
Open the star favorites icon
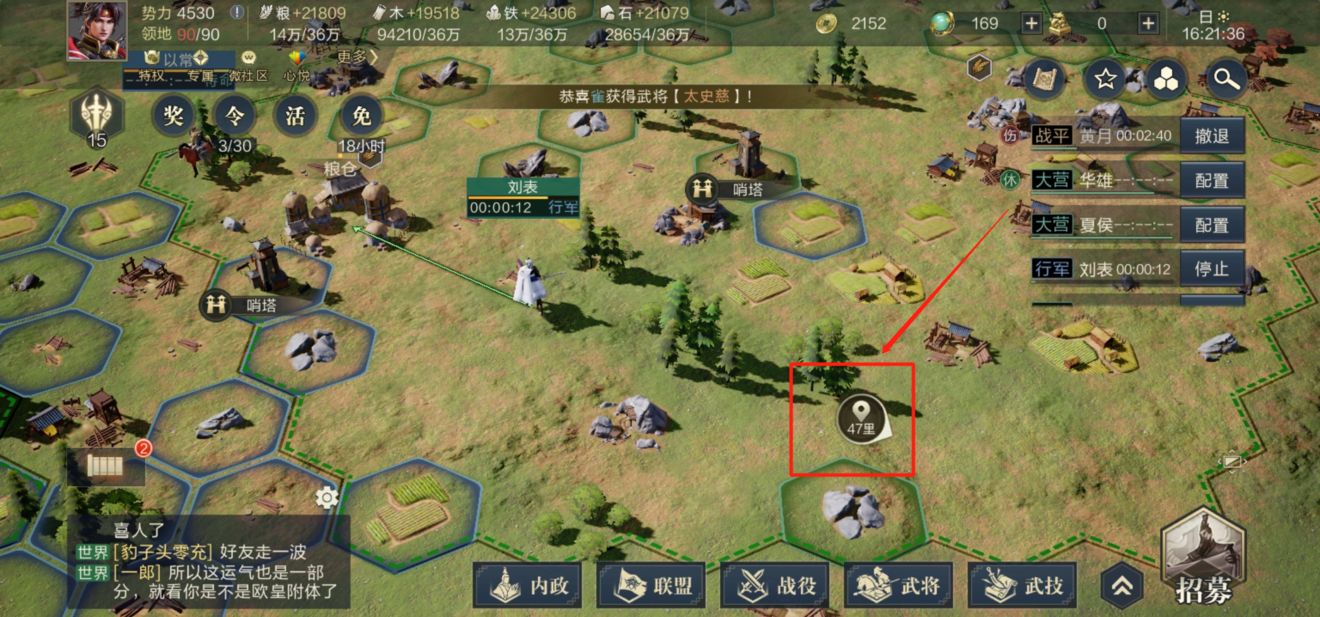[1105, 78]
